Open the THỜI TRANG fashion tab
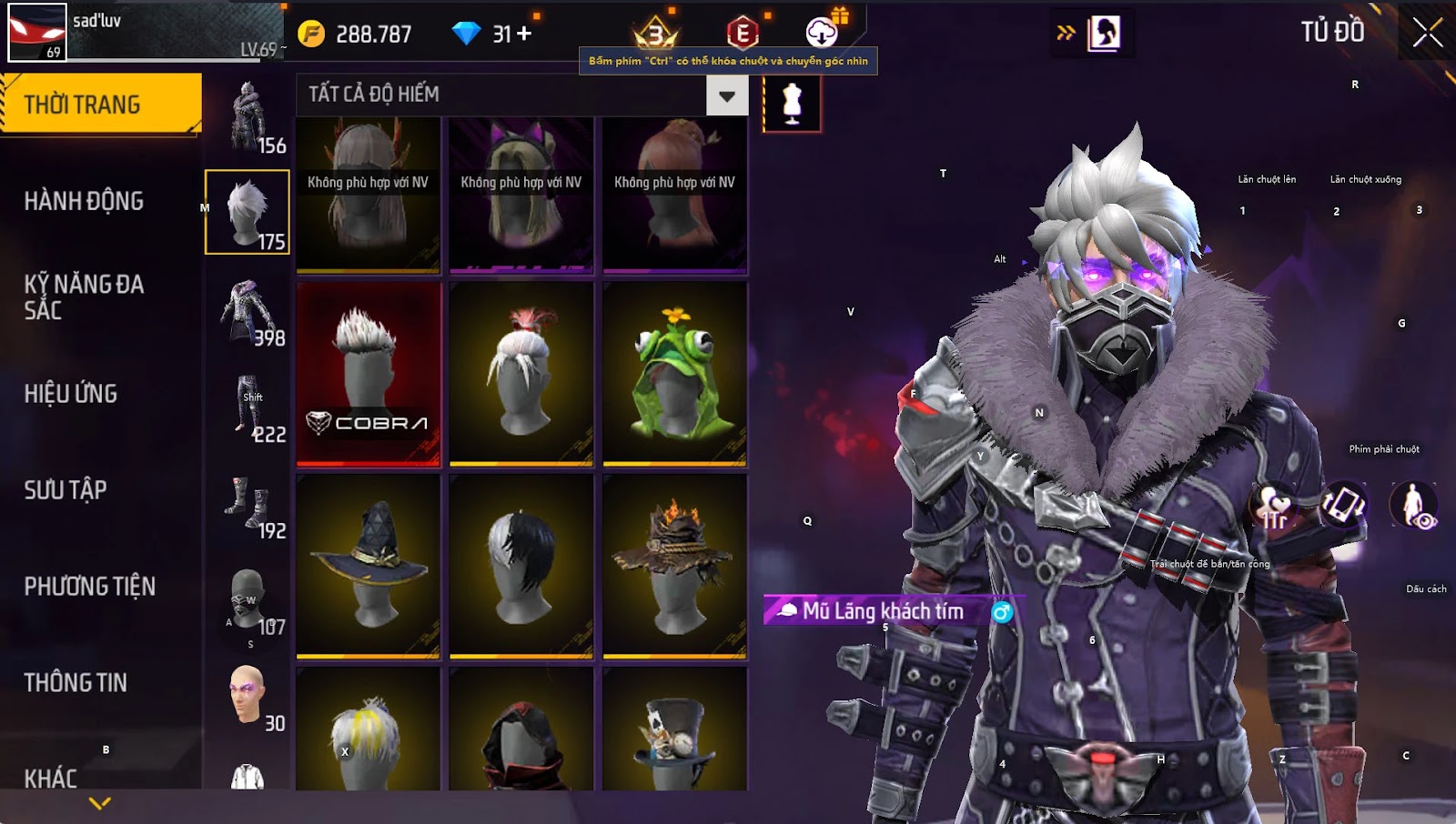This screenshot has width=1456, height=824. 100,105
